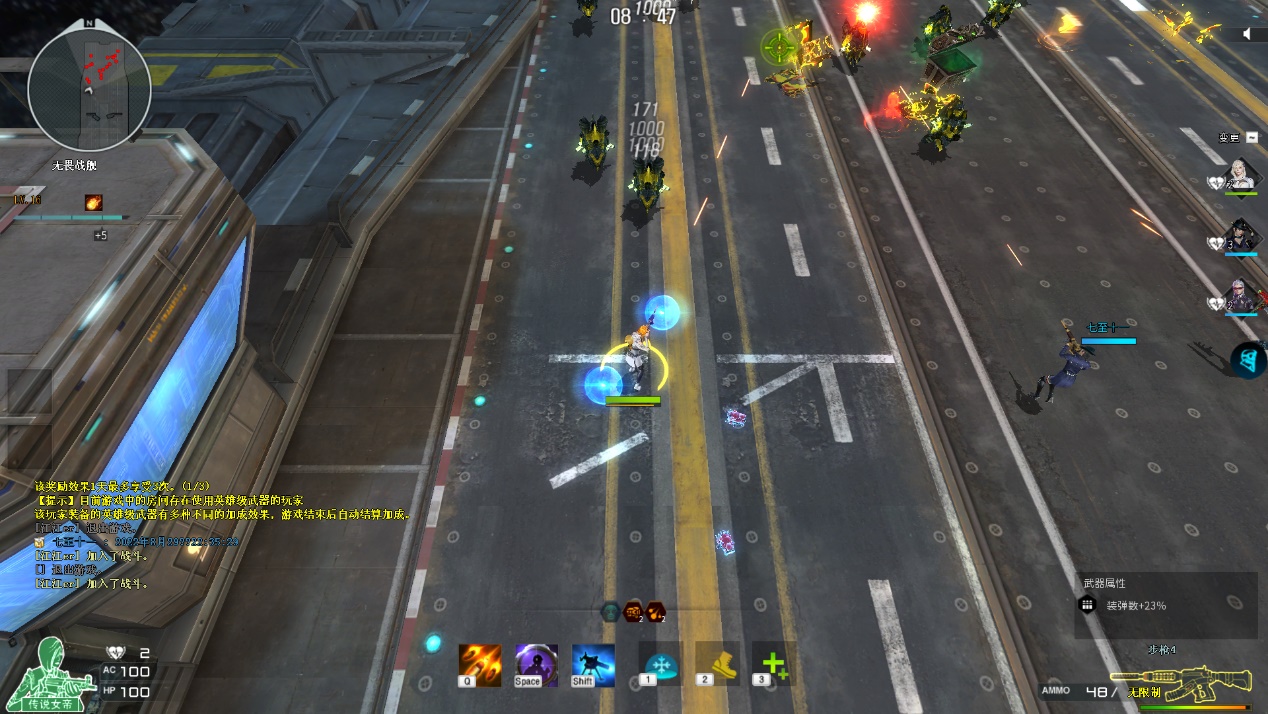Click the small flag icon above teammates
Image resolution: width=1268 pixels, height=714 pixels.
1250,137
